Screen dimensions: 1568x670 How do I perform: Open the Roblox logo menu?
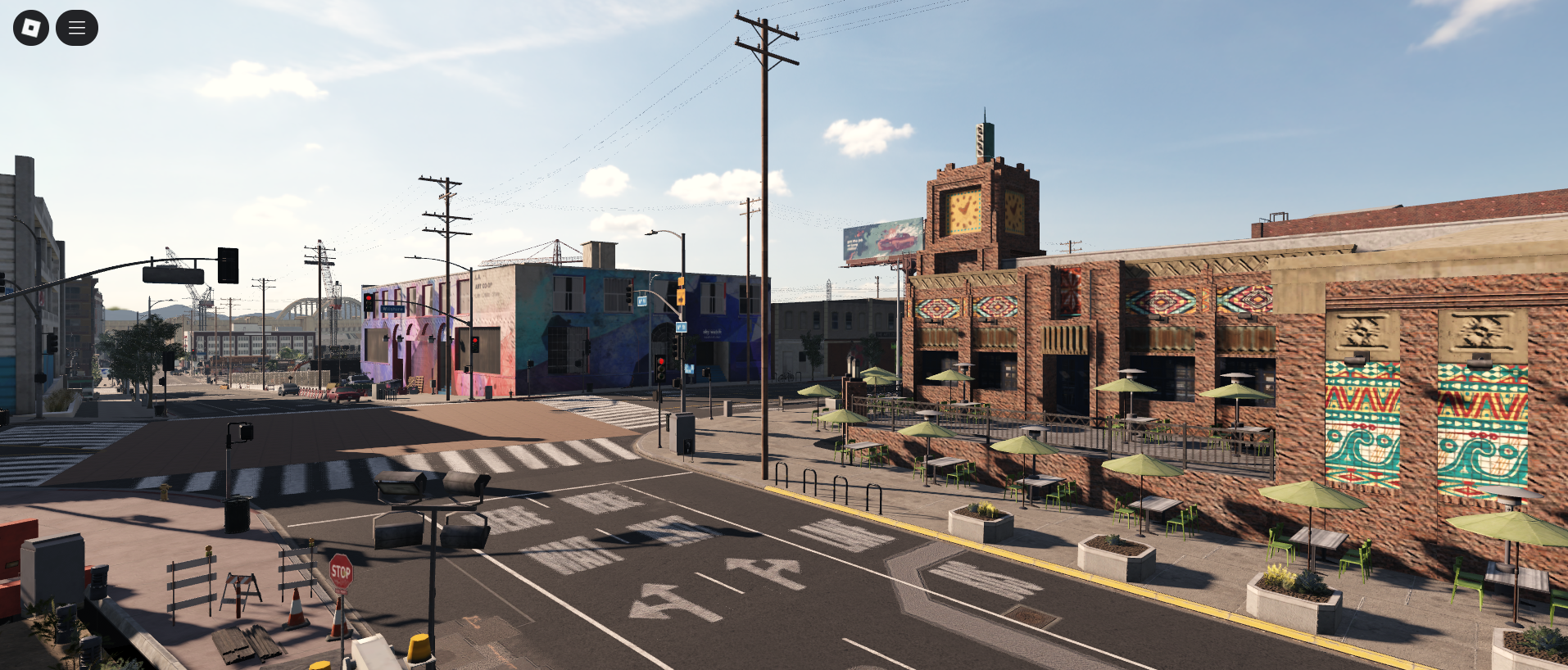[x=31, y=28]
